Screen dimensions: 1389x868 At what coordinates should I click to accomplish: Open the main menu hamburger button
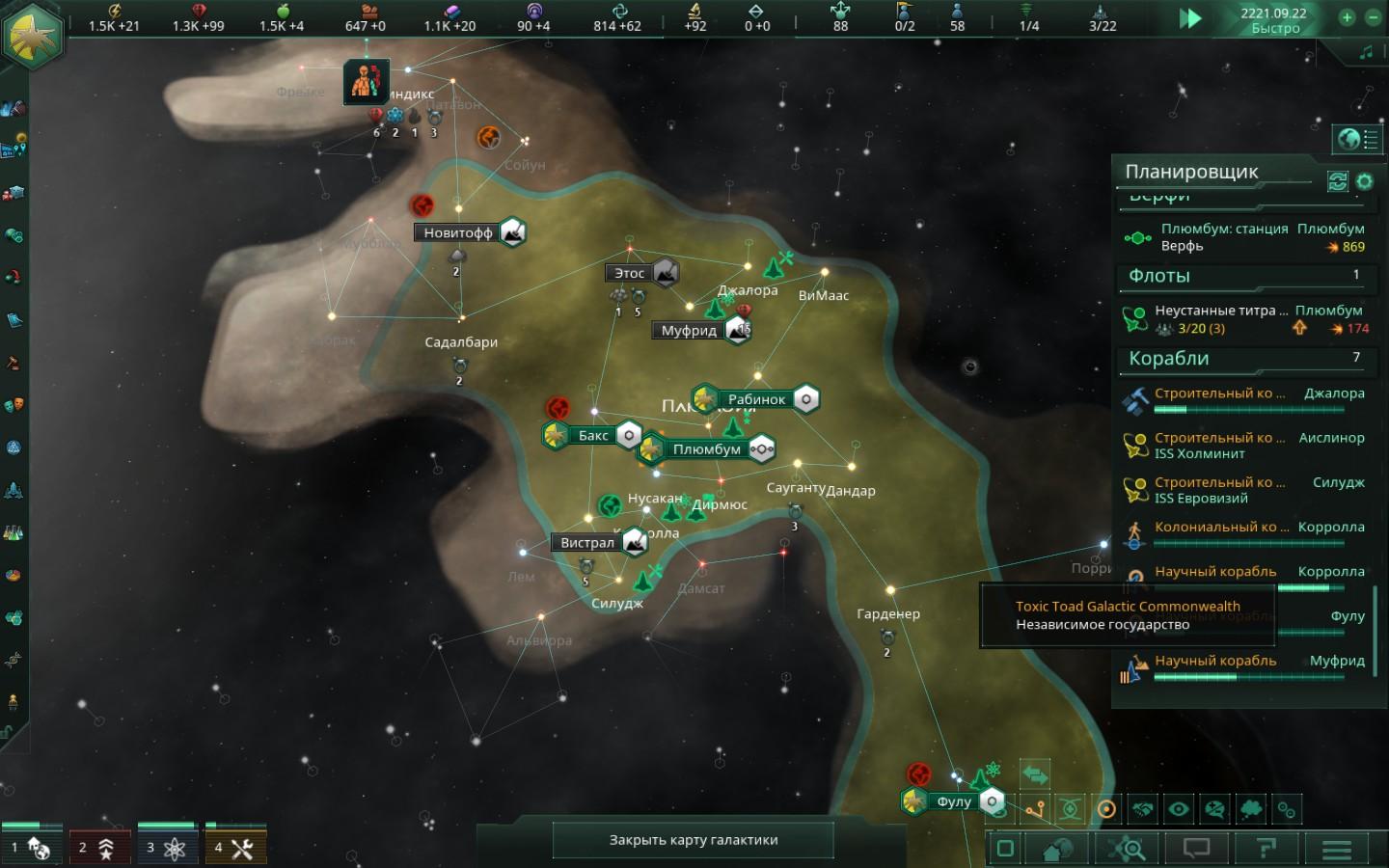pyautogui.click(x=1336, y=849)
